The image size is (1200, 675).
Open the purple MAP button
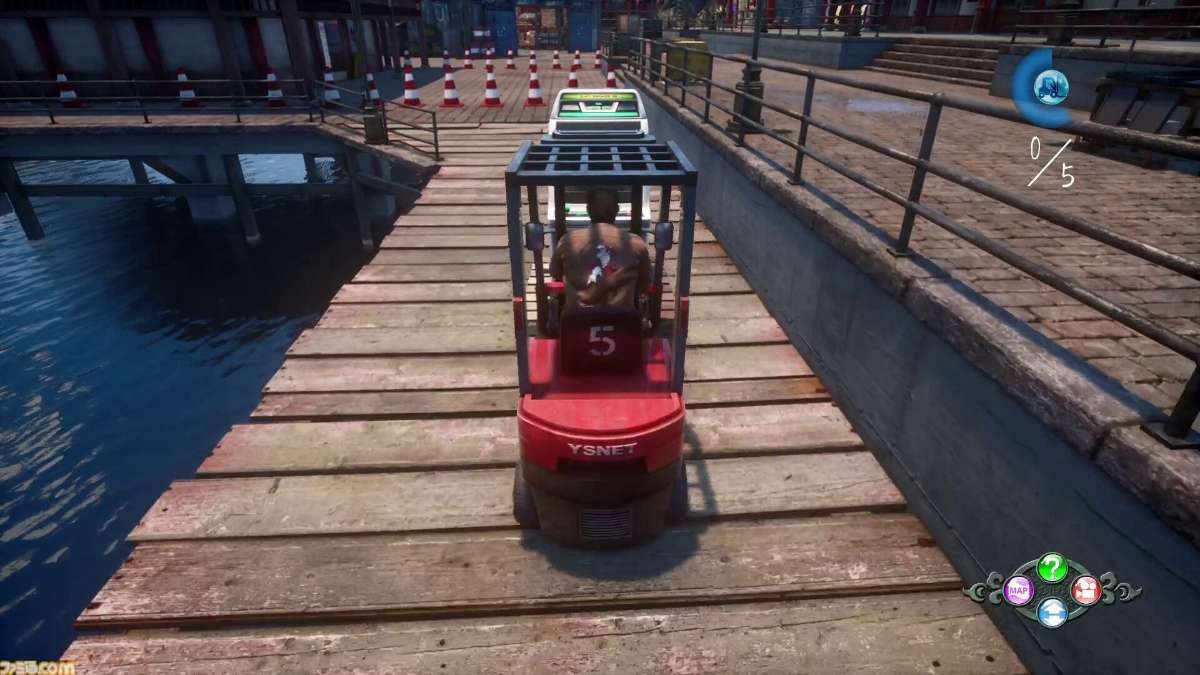(1018, 590)
